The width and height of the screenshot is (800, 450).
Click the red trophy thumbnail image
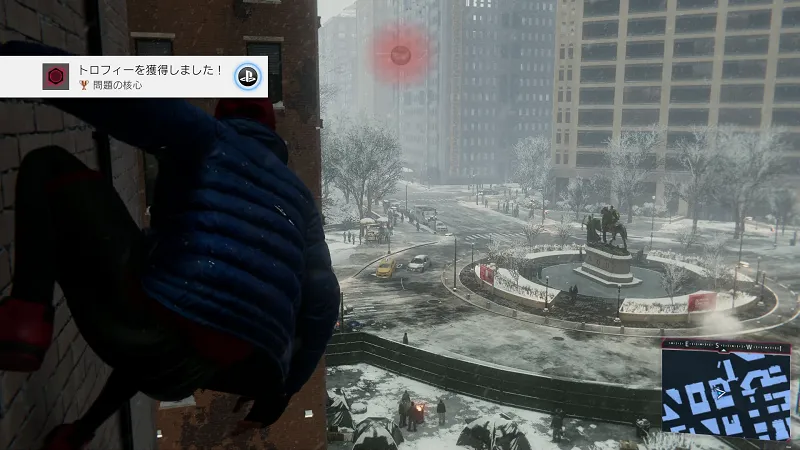click(56, 77)
